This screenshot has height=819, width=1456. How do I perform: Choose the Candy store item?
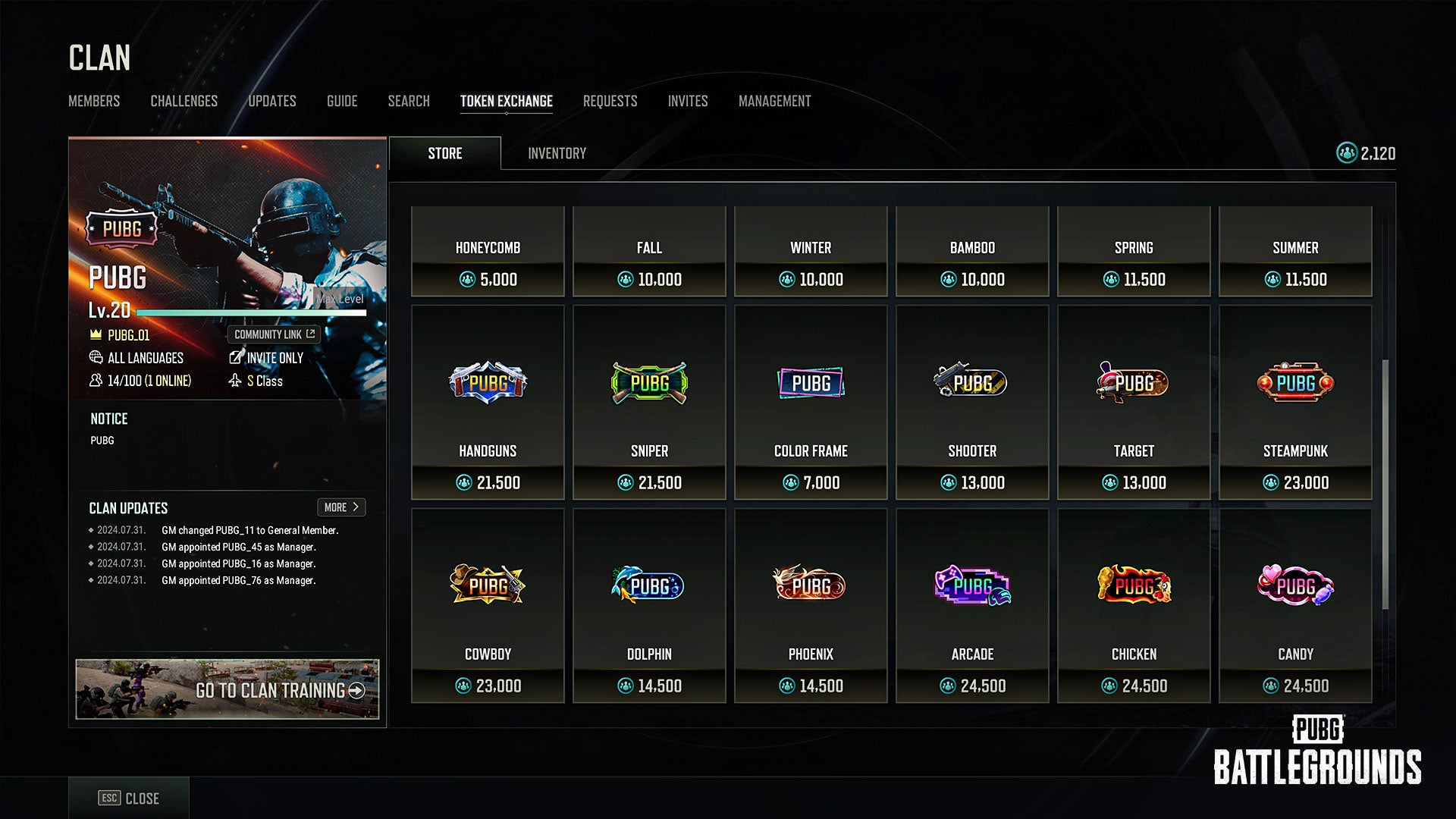(1295, 605)
